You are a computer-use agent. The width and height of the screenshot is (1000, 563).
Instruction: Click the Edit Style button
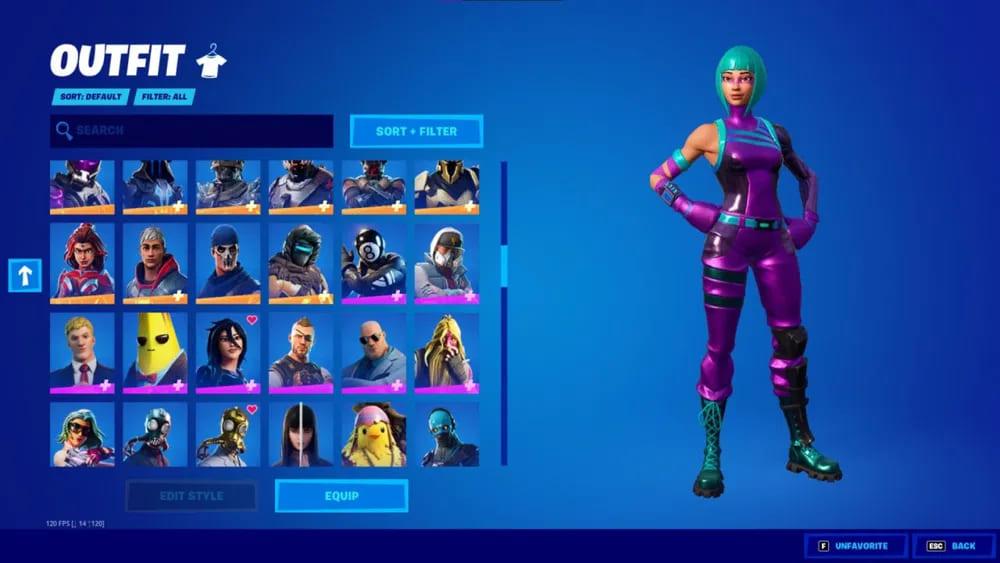coord(191,496)
